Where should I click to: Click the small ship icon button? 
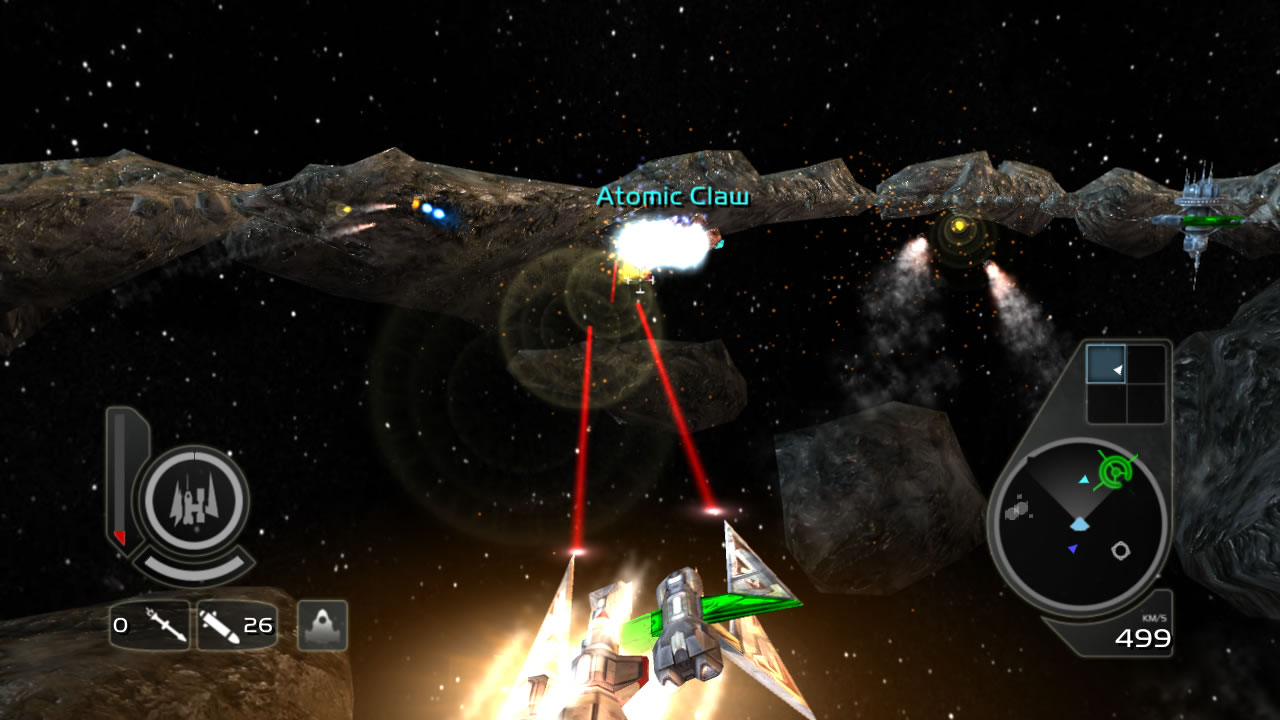click(x=322, y=626)
